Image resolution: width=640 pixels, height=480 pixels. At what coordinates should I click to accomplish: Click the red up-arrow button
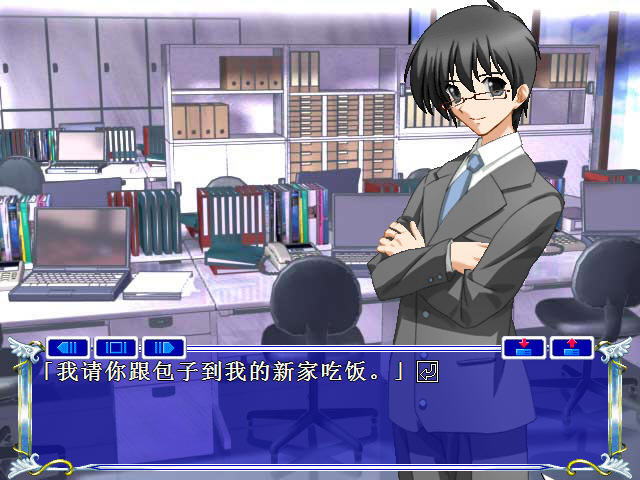pyautogui.click(x=571, y=348)
